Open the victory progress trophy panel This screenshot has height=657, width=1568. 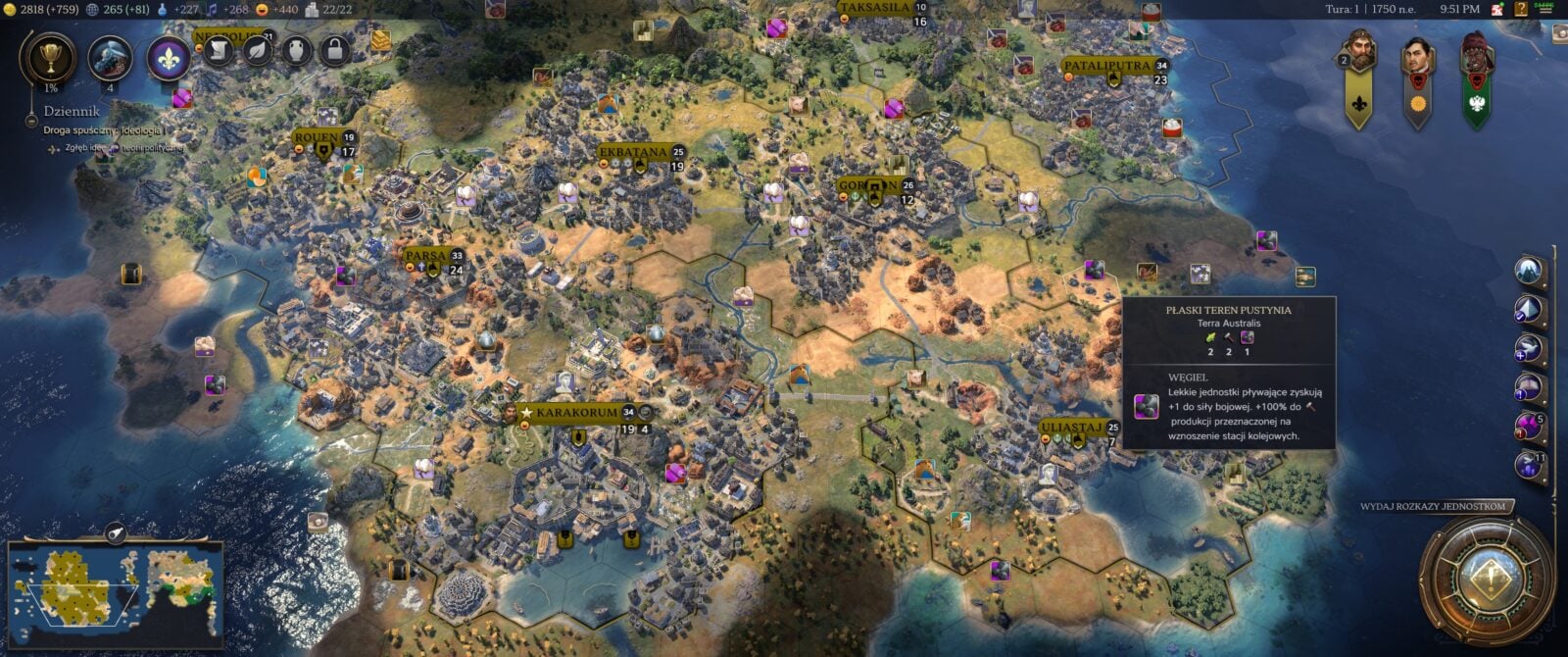[50, 57]
